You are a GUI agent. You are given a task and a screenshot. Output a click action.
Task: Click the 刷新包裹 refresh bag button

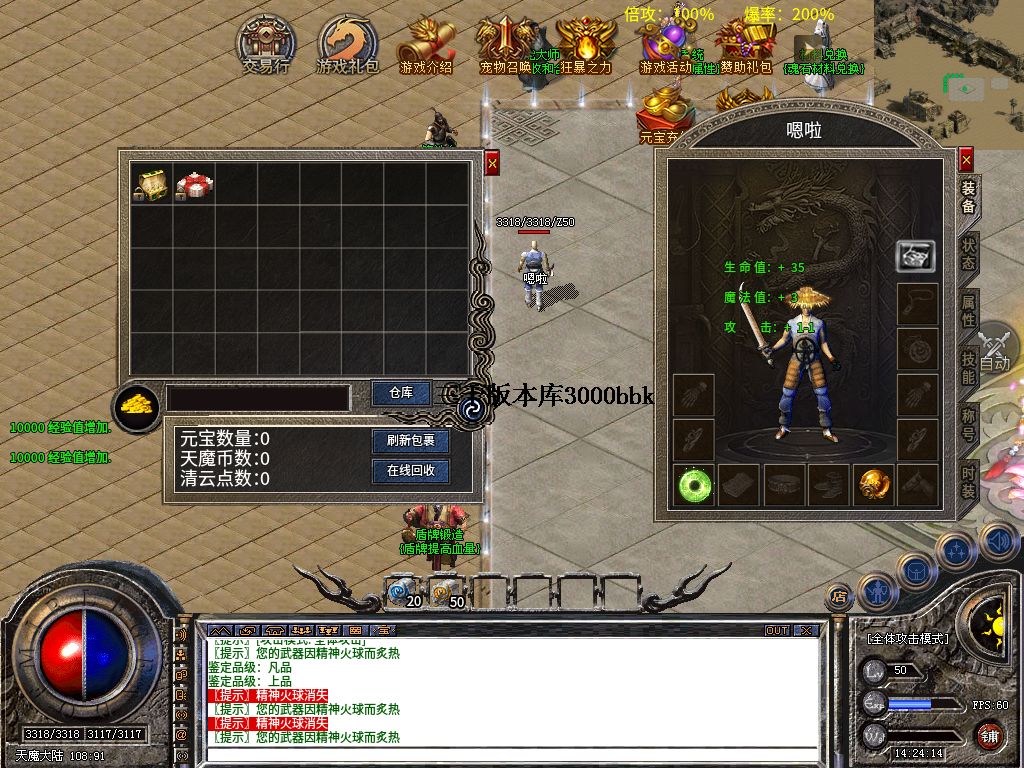pyautogui.click(x=410, y=441)
